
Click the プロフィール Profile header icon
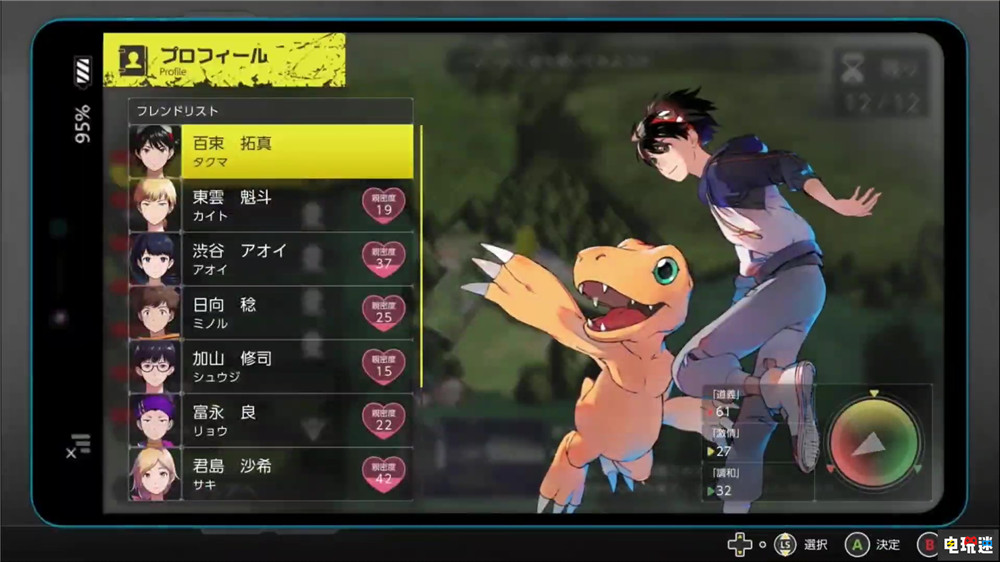[132, 60]
